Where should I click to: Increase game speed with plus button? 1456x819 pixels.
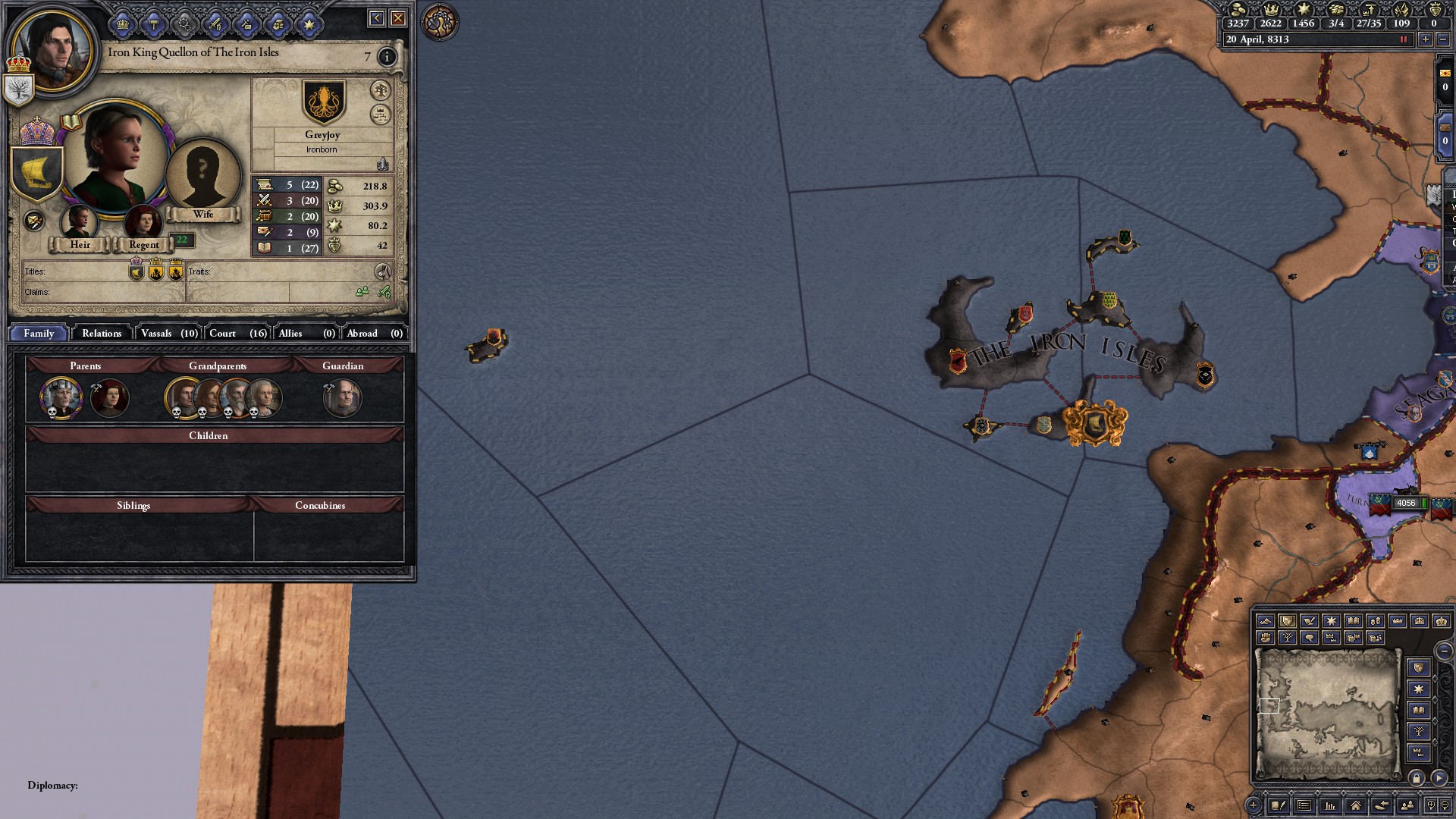click(x=1426, y=39)
